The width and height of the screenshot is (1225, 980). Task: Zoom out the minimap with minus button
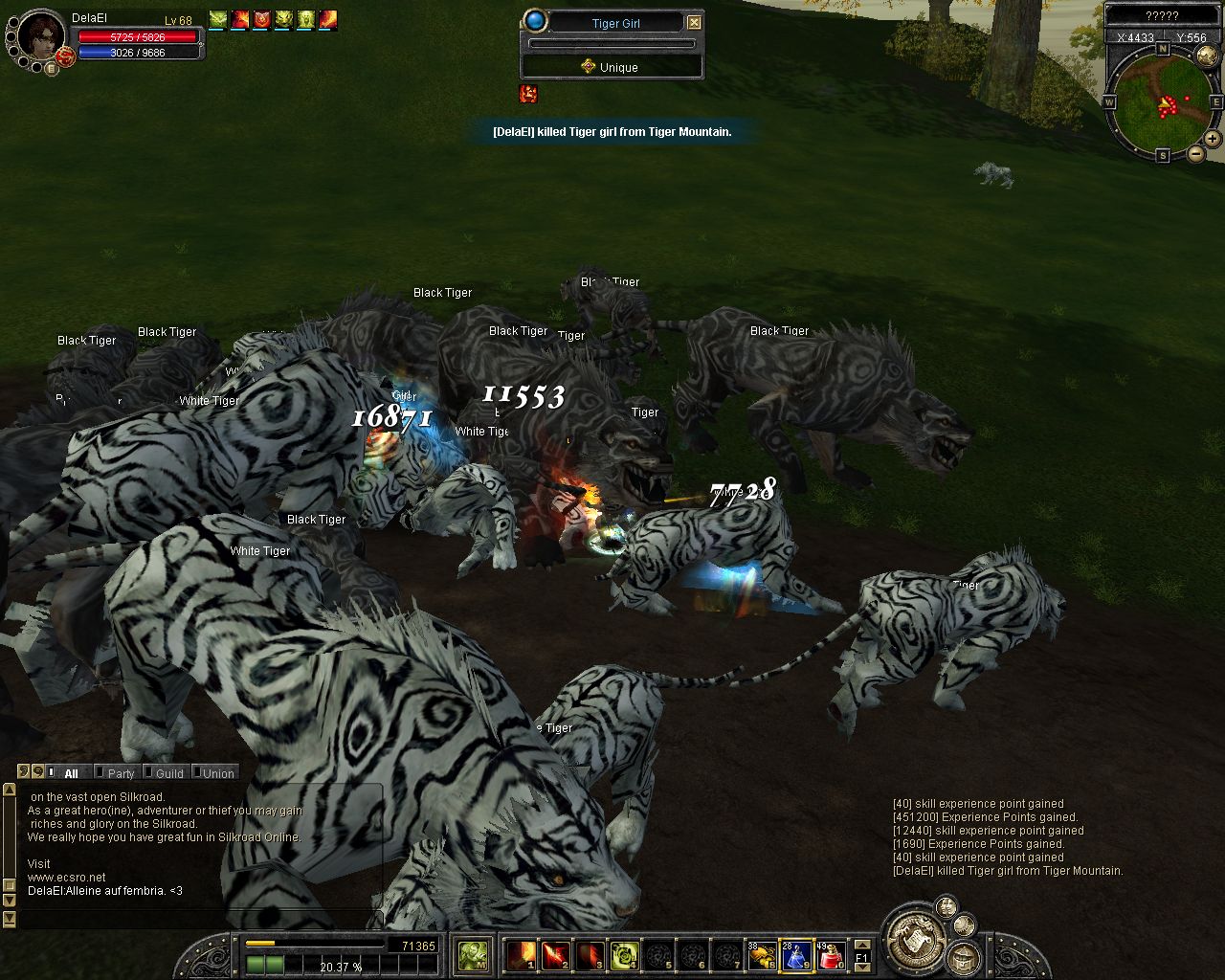(1195, 153)
